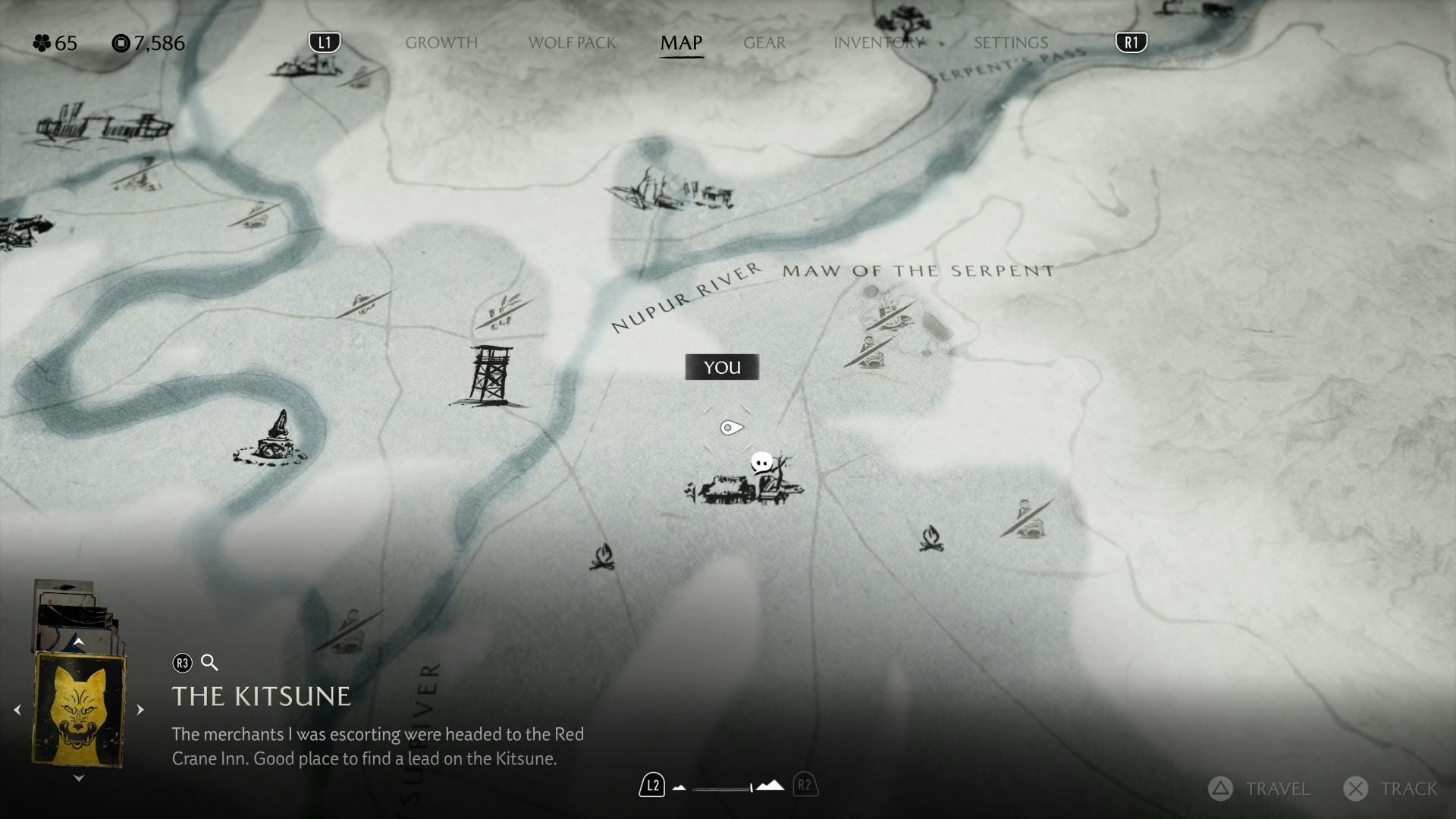Image resolution: width=1456 pixels, height=819 pixels.
Task: Switch to the Settings tab
Action: click(1010, 42)
